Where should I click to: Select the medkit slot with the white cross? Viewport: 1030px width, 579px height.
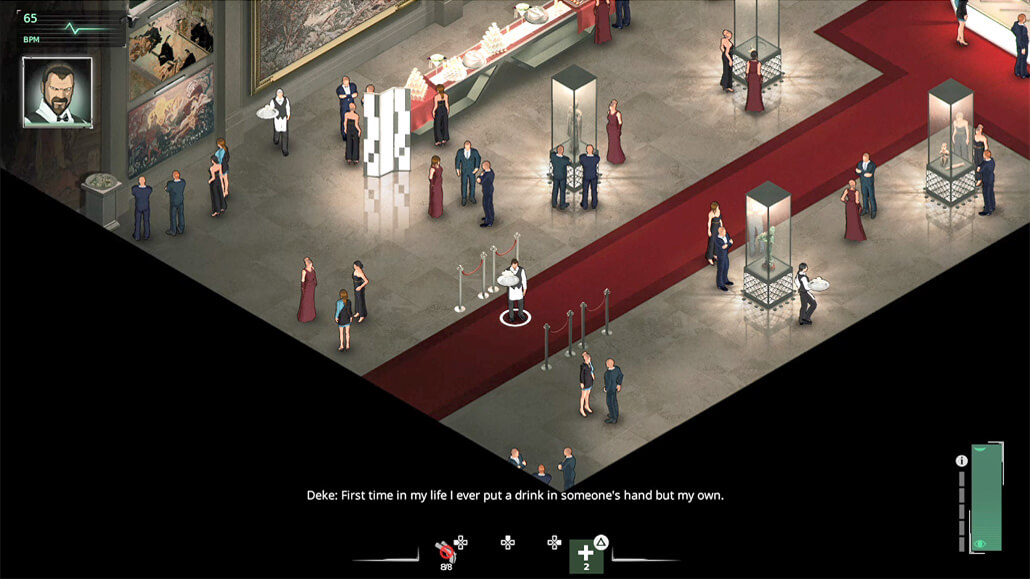586,556
